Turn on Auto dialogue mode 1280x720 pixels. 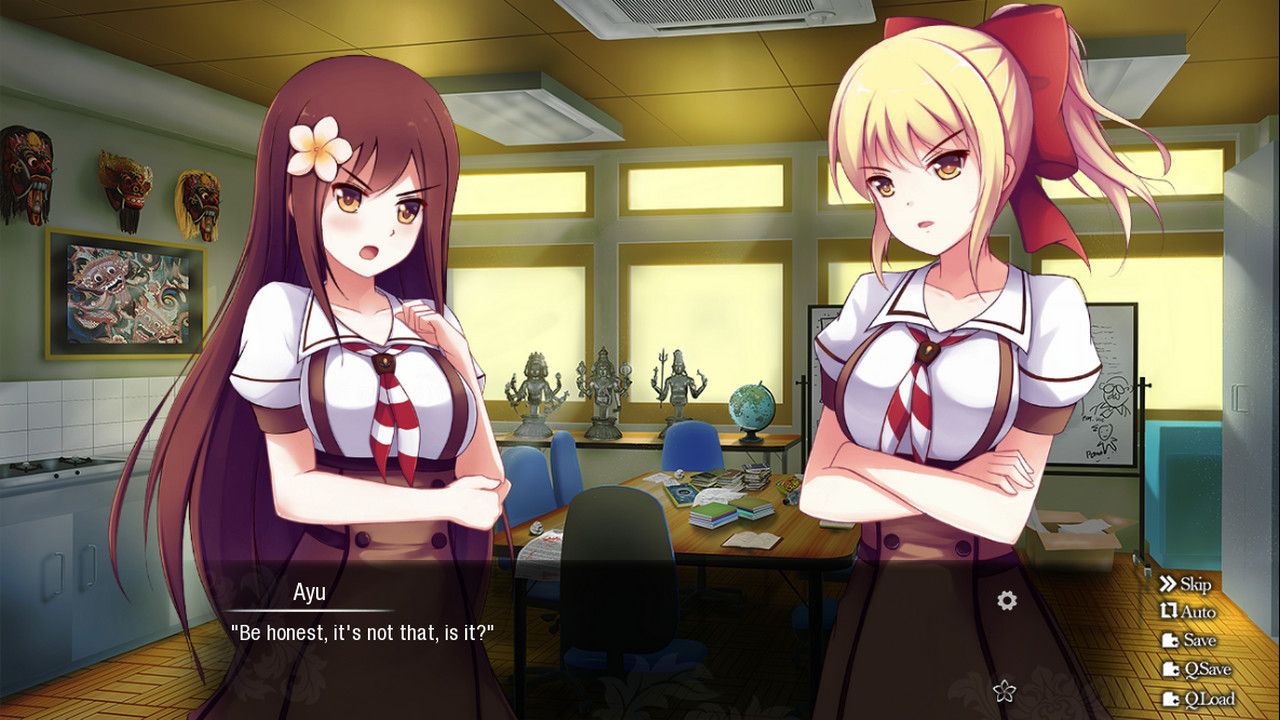point(1188,612)
